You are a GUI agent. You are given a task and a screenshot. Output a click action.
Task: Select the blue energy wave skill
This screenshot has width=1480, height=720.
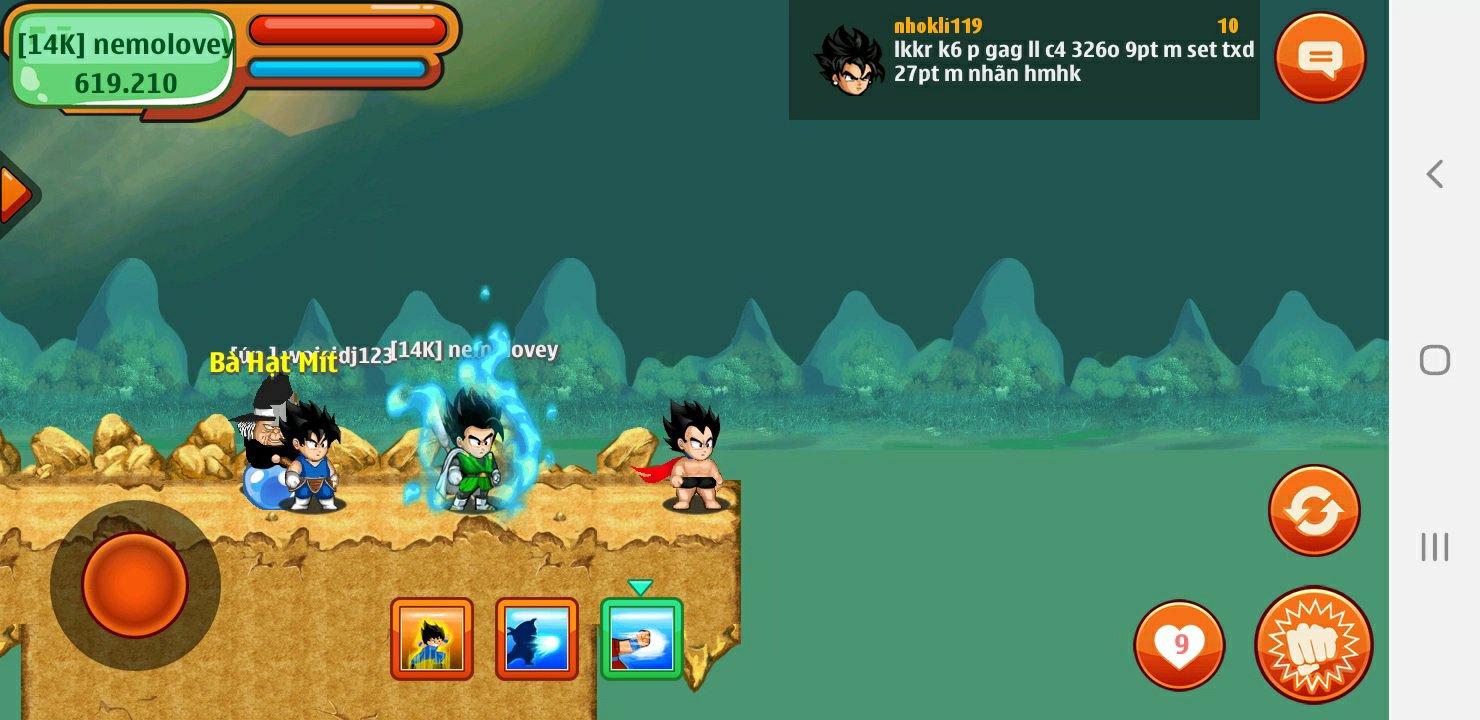point(537,639)
